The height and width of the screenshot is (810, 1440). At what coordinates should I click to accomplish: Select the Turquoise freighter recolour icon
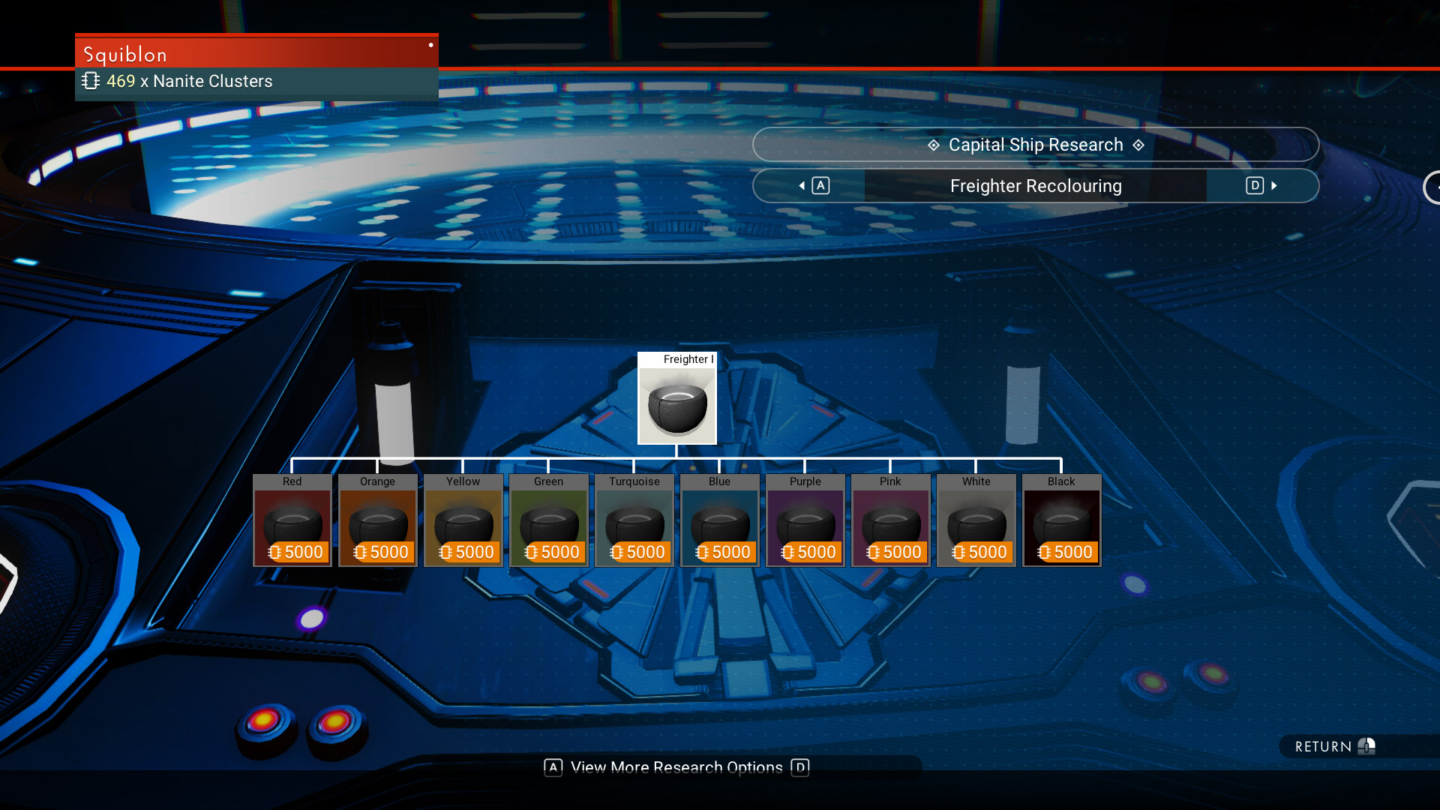[x=634, y=518]
